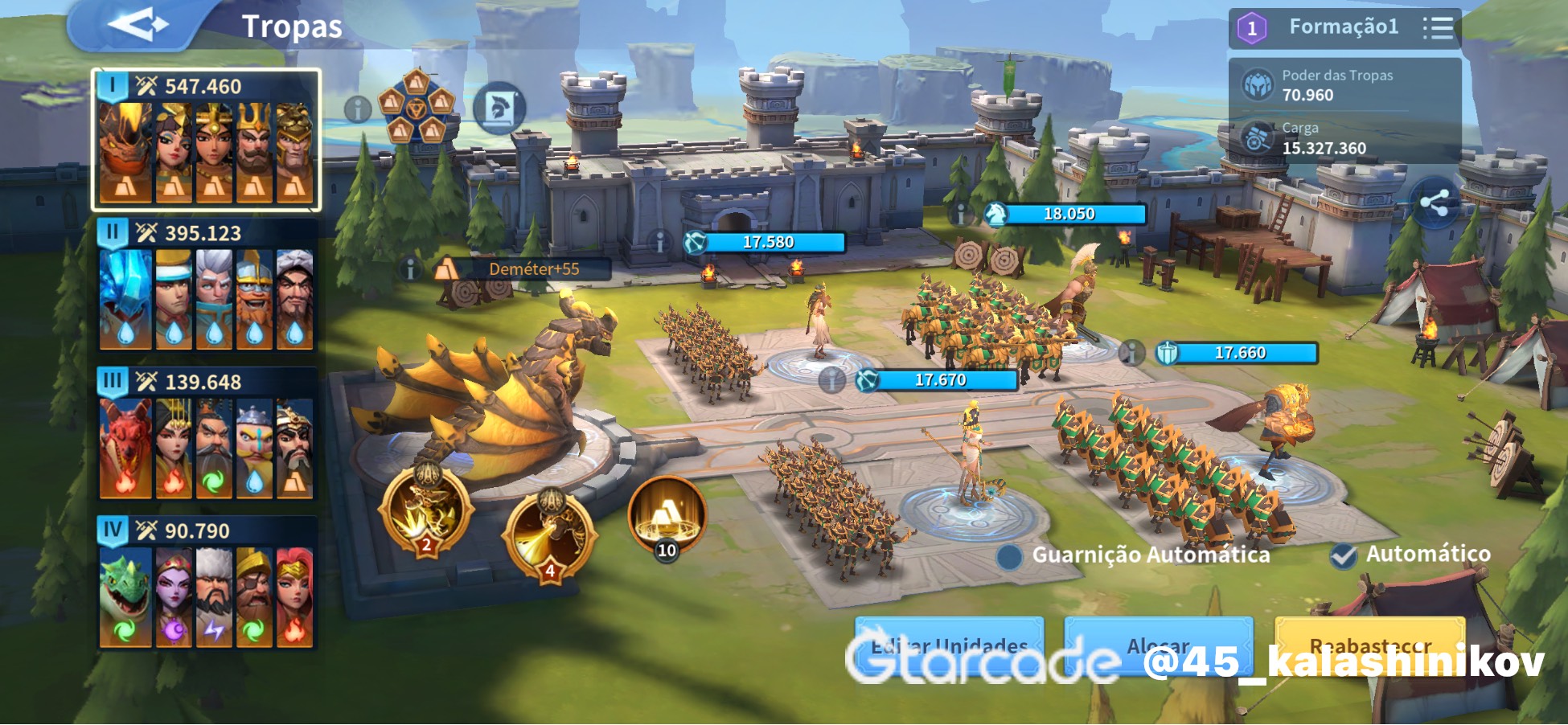
Task: Open the helmet scroll icon
Action: click(499, 109)
